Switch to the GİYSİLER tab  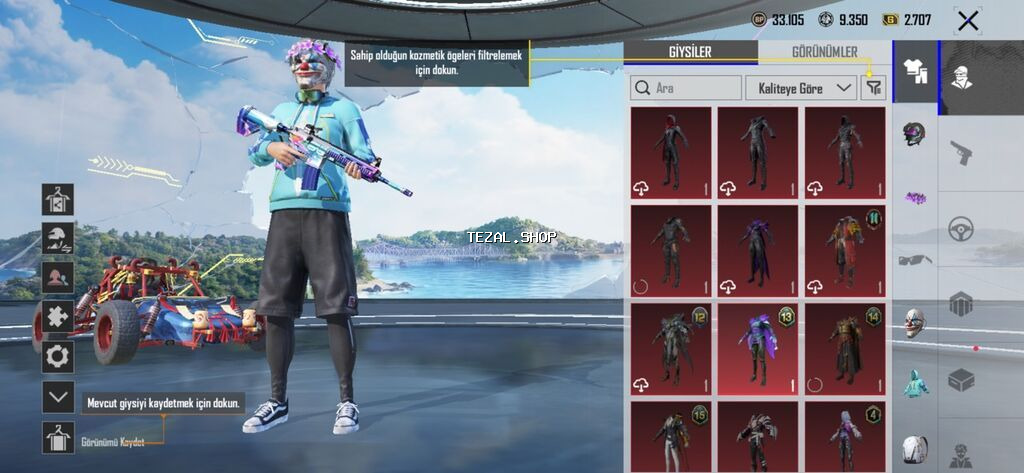pyautogui.click(x=688, y=53)
